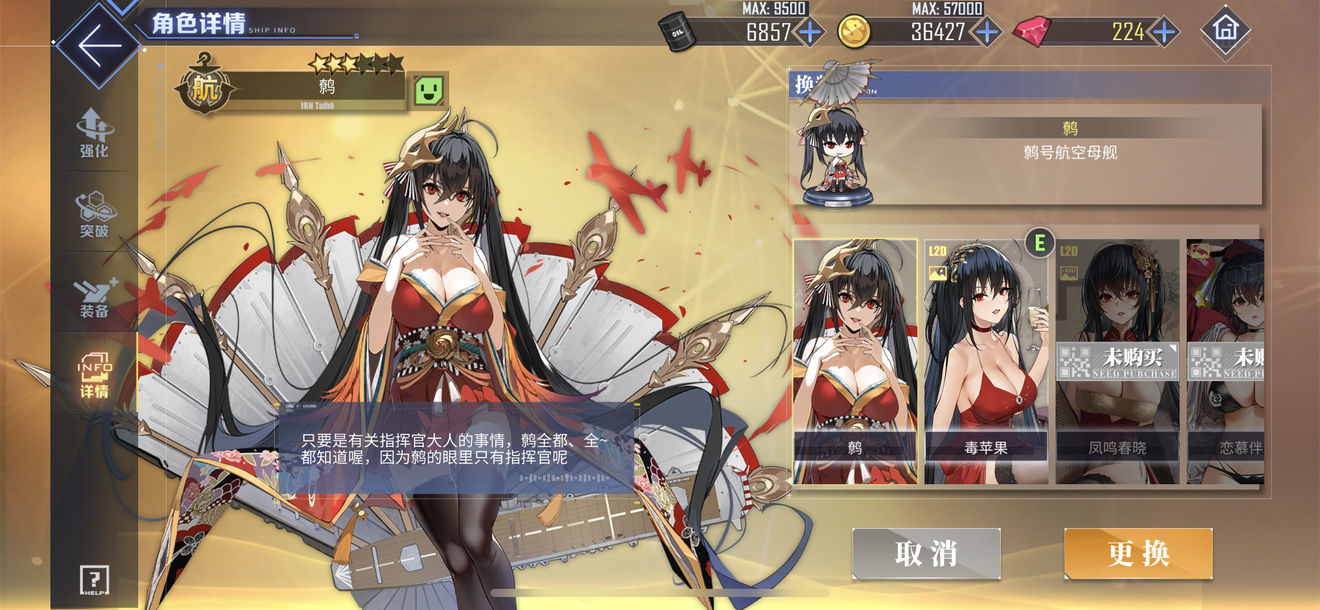Buy more red gems with plus button

[x=1163, y=31]
